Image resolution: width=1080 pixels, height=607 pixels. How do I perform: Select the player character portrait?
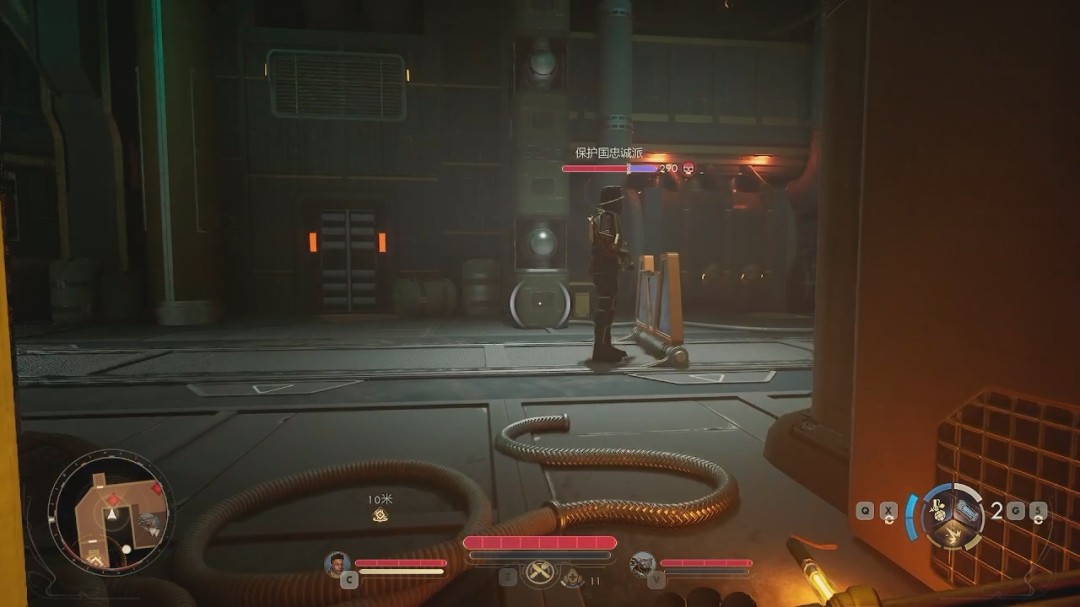336,563
